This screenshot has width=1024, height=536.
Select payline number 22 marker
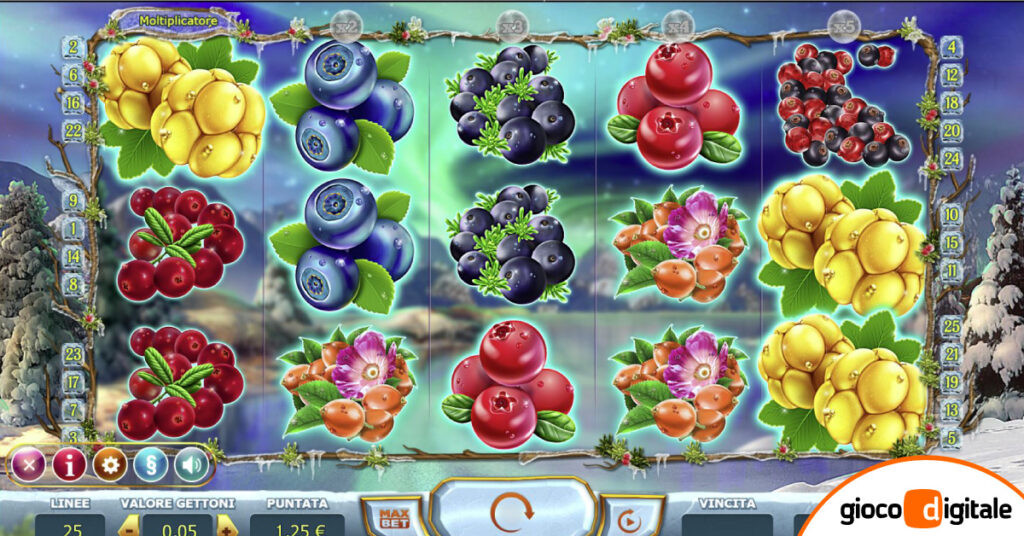[x=72, y=129]
